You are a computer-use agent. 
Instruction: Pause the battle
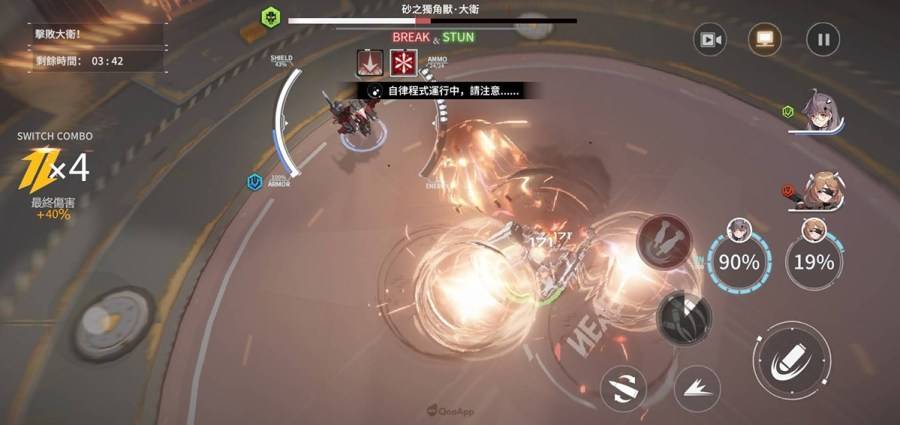click(823, 40)
